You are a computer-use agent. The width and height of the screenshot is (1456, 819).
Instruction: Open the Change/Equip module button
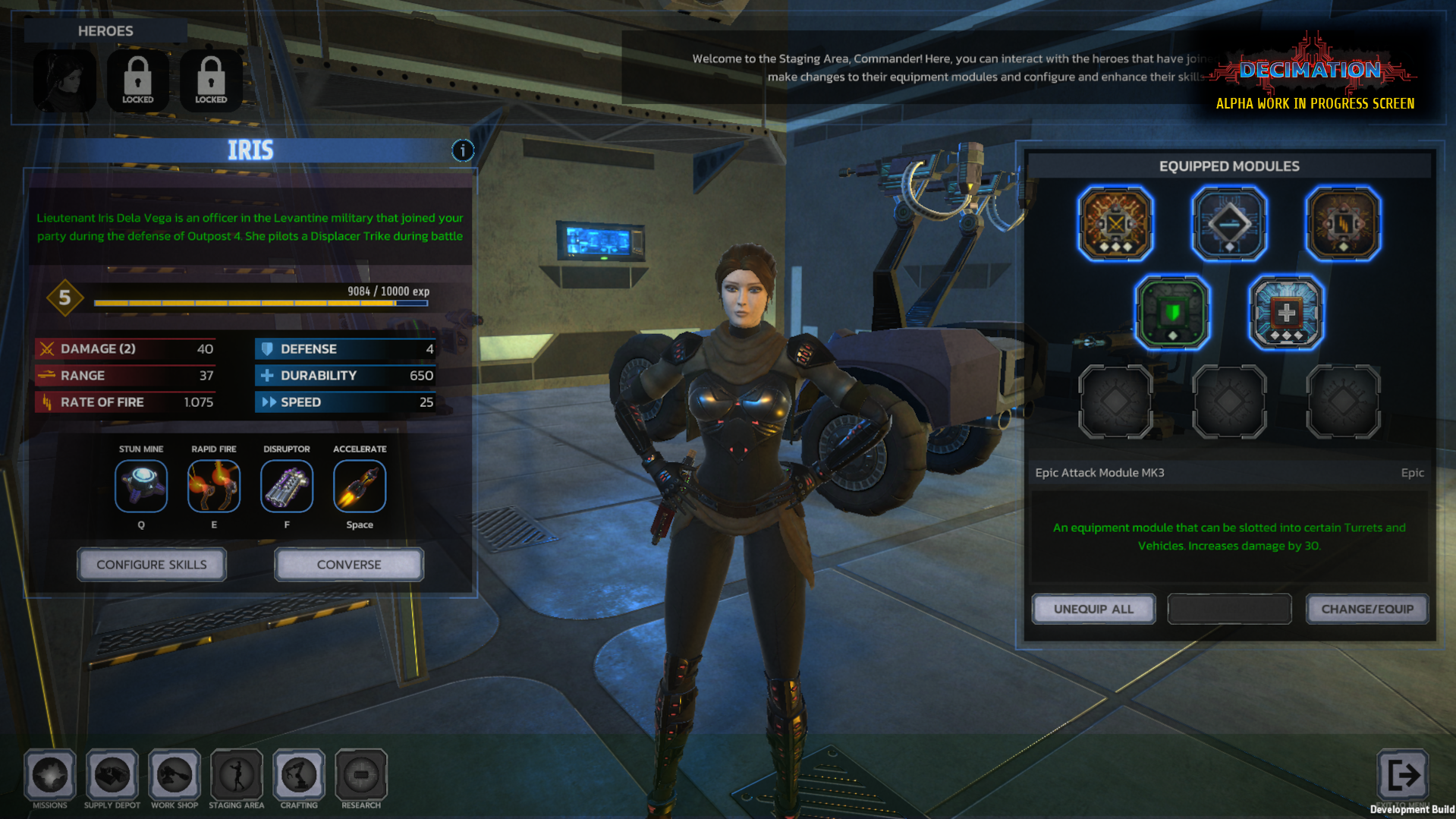click(1367, 609)
